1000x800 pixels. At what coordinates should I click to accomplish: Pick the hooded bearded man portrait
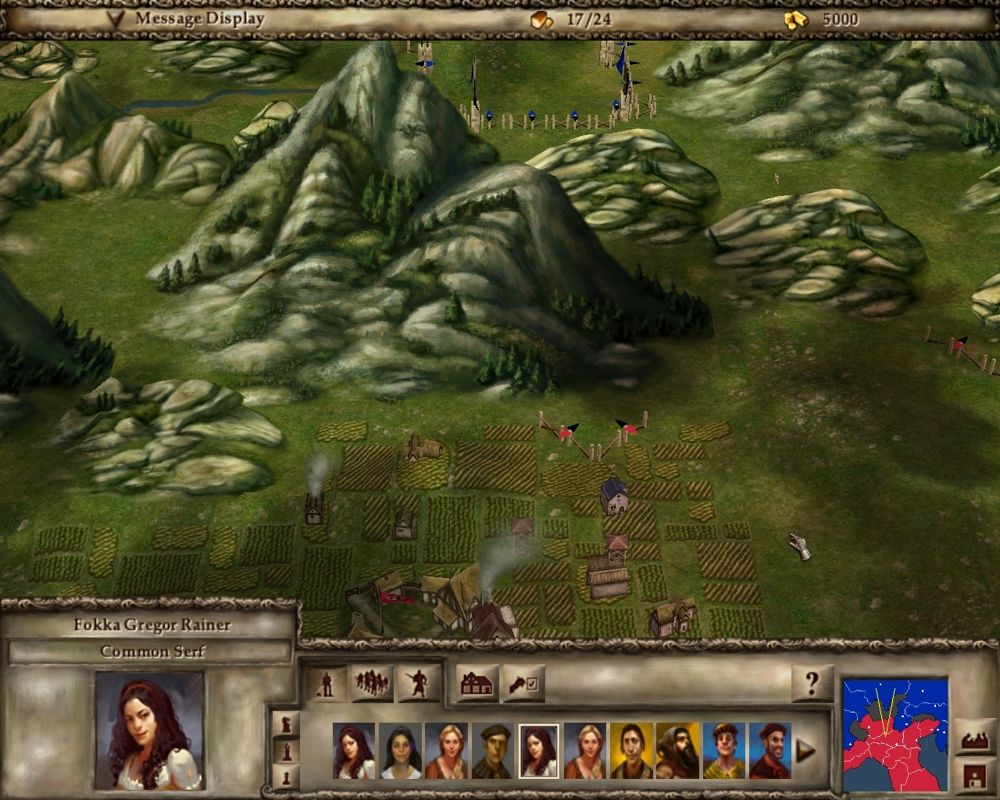tap(677, 751)
